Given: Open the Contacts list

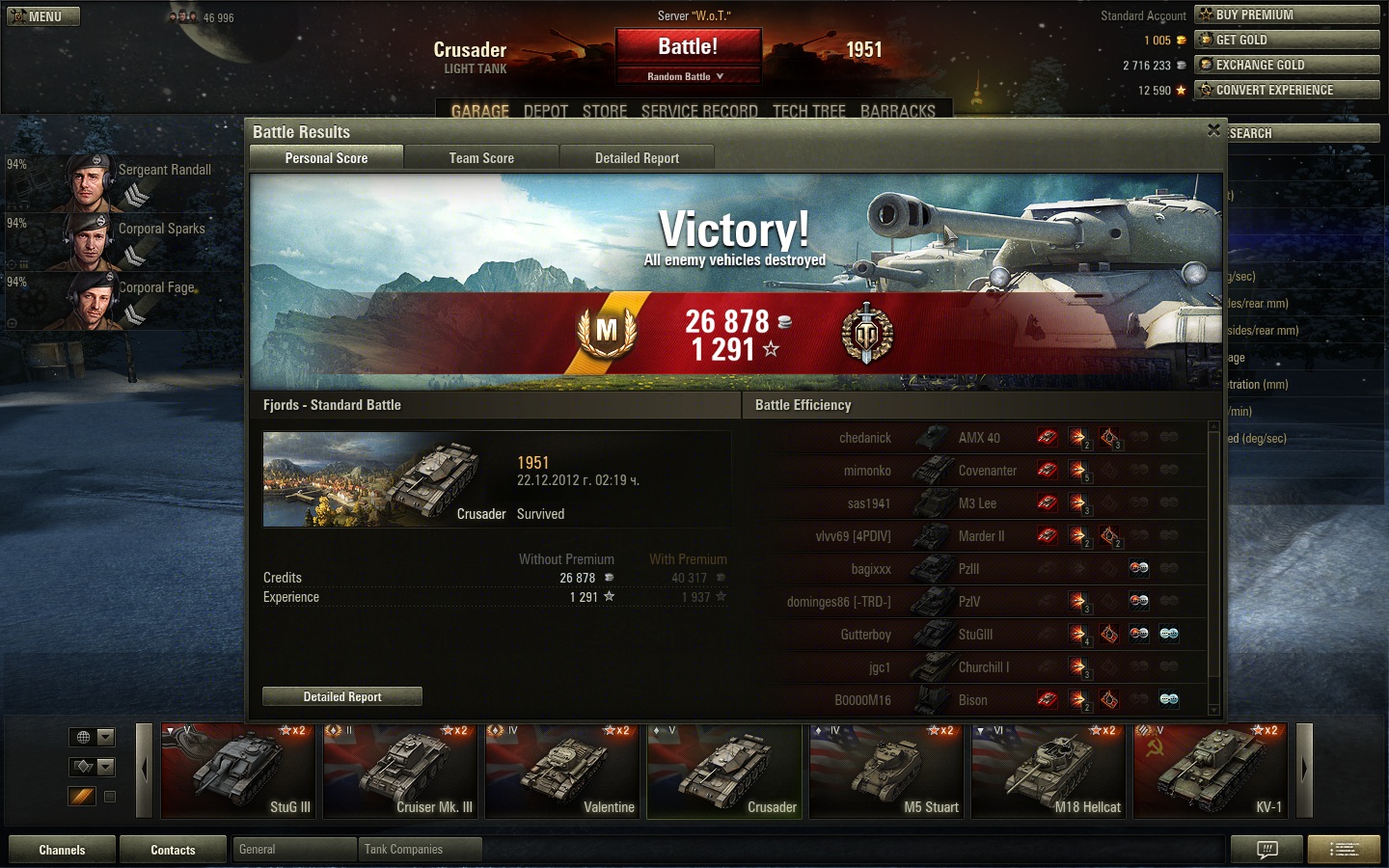Looking at the screenshot, I should pyautogui.click(x=173, y=850).
